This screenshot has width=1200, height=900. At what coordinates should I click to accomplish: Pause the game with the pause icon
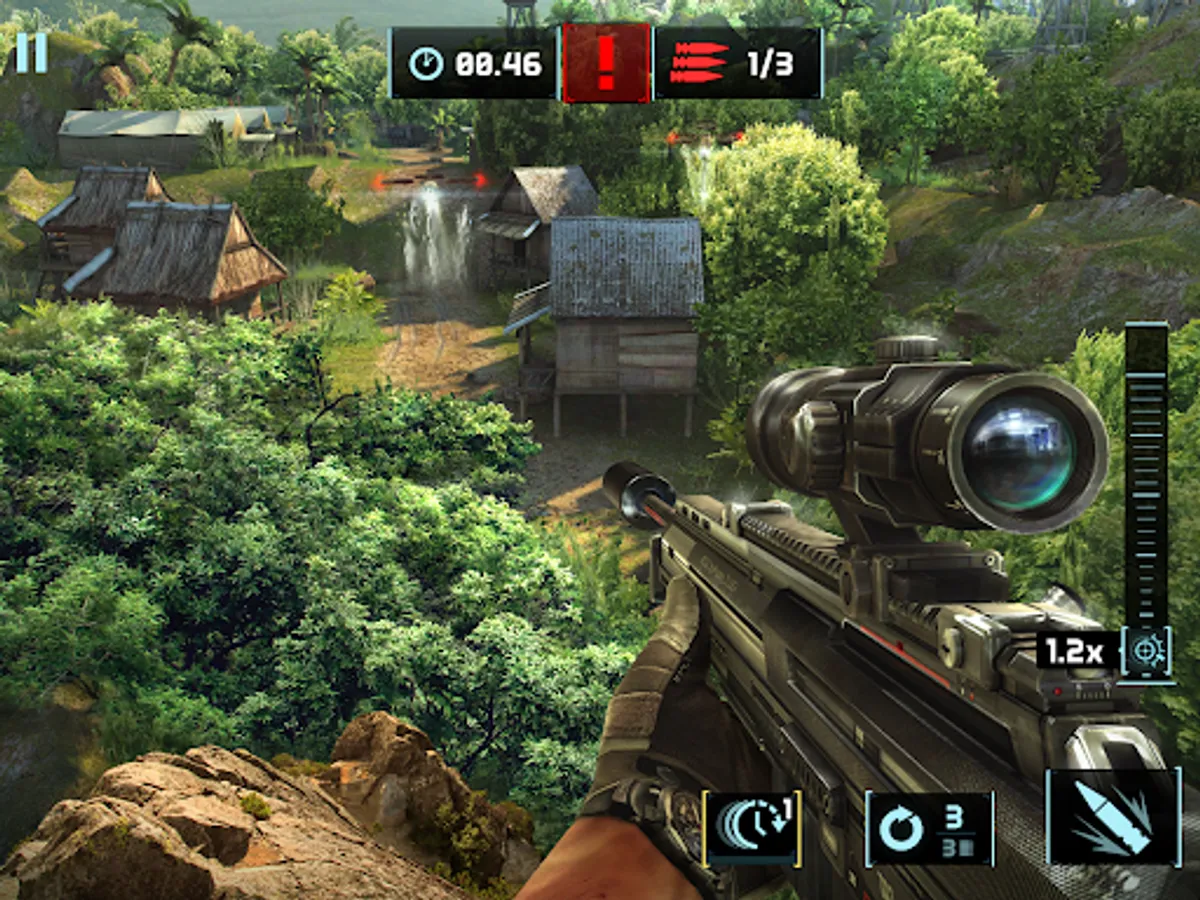tap(31, 53)
